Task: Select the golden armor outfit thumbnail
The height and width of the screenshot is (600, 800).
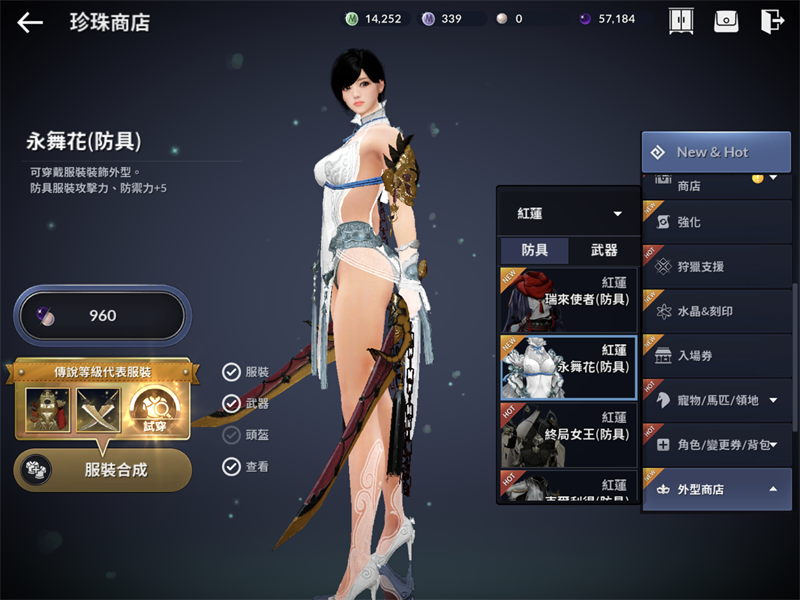Action: click(47, 410)
